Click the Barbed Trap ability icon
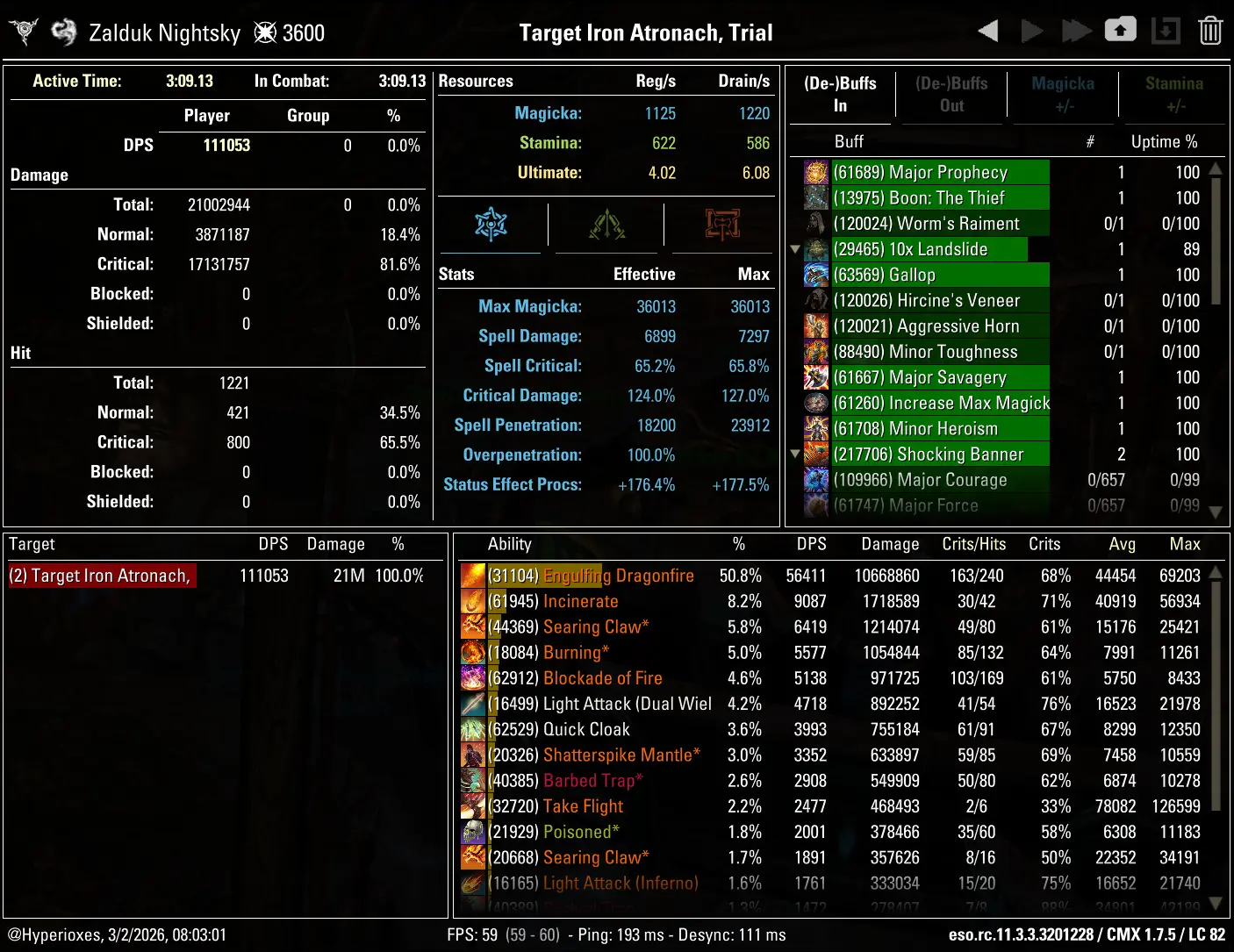1234x952 pixels. click(x=473, y=780)
